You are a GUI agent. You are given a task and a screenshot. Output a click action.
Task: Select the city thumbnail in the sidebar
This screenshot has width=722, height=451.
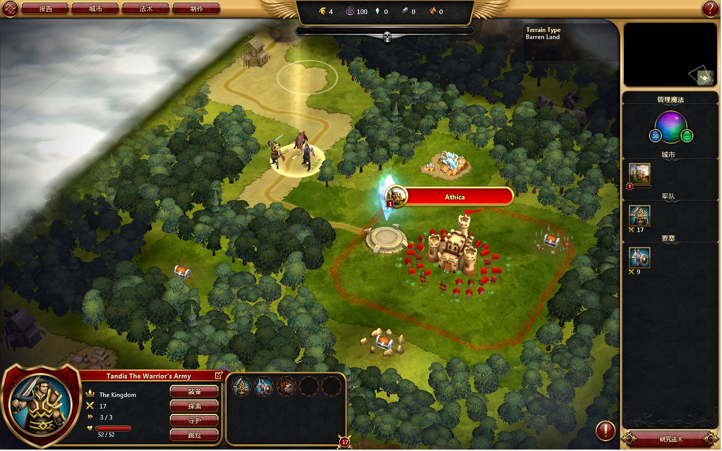640,175
